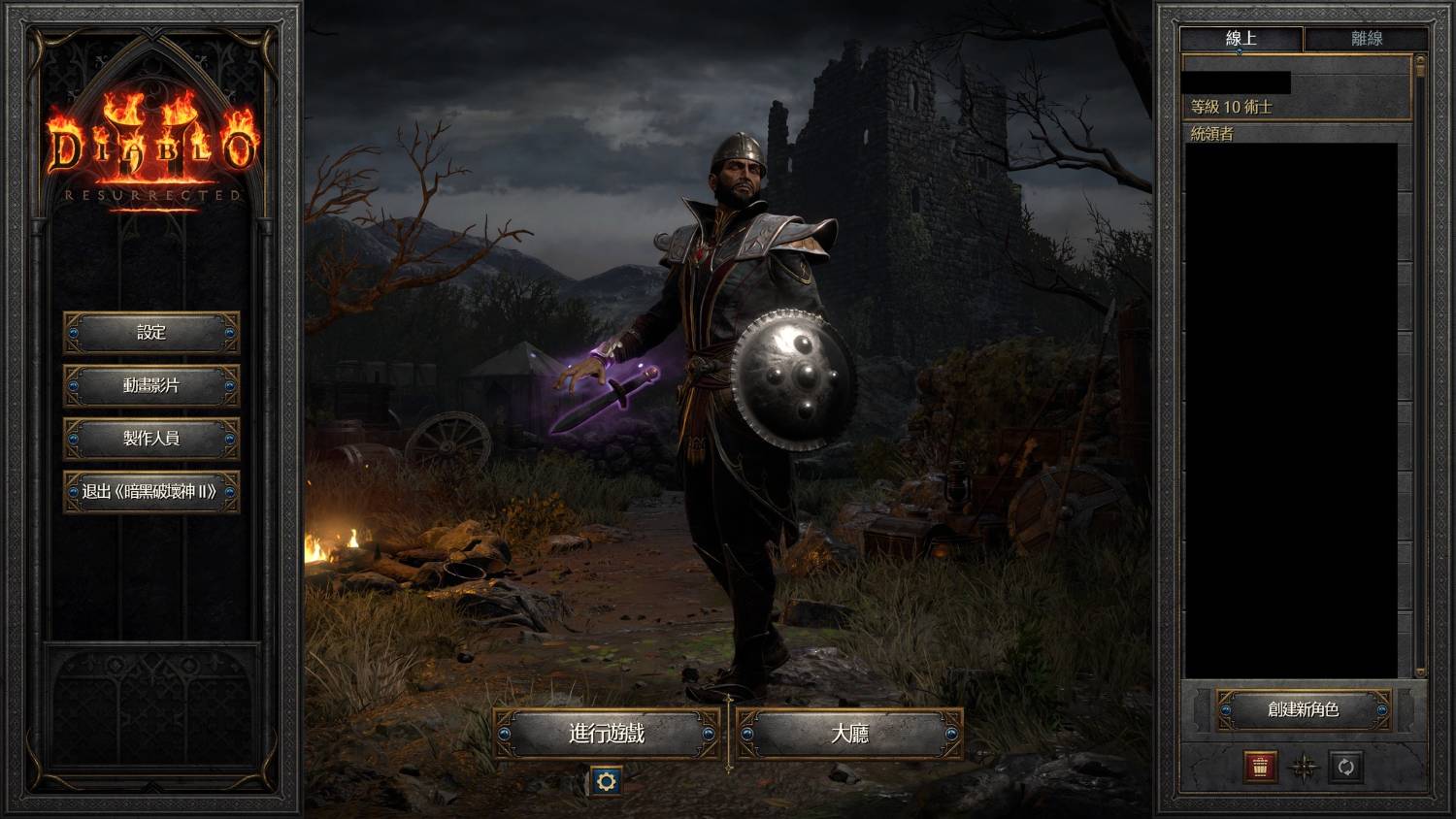The height and width of the screenshot is (819, 1456).
Task: Exit the game via 退出《暗黑破壞神 II》
Action: 151,492
